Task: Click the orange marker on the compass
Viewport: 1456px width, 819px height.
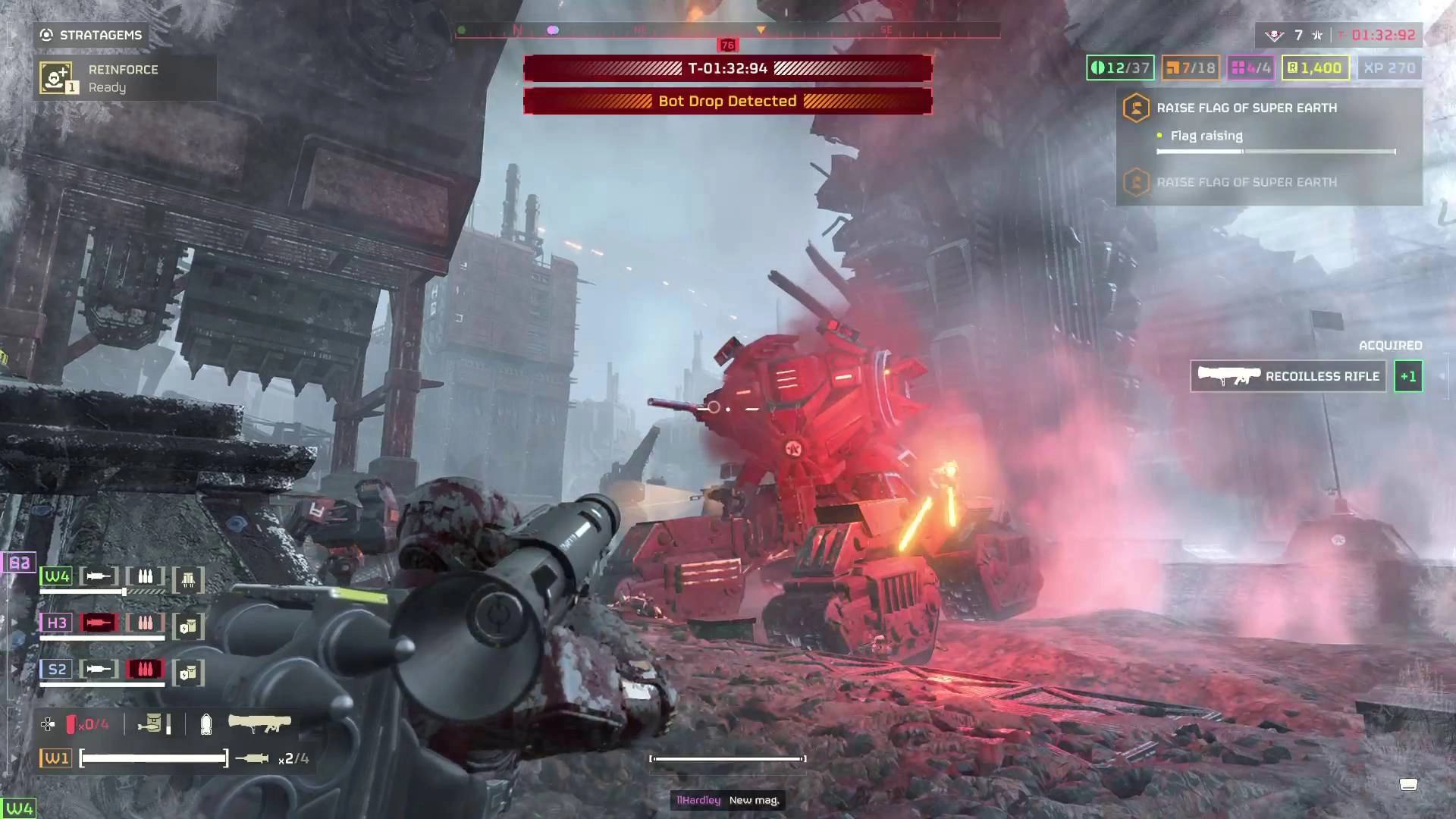Action: coord(761,30)
